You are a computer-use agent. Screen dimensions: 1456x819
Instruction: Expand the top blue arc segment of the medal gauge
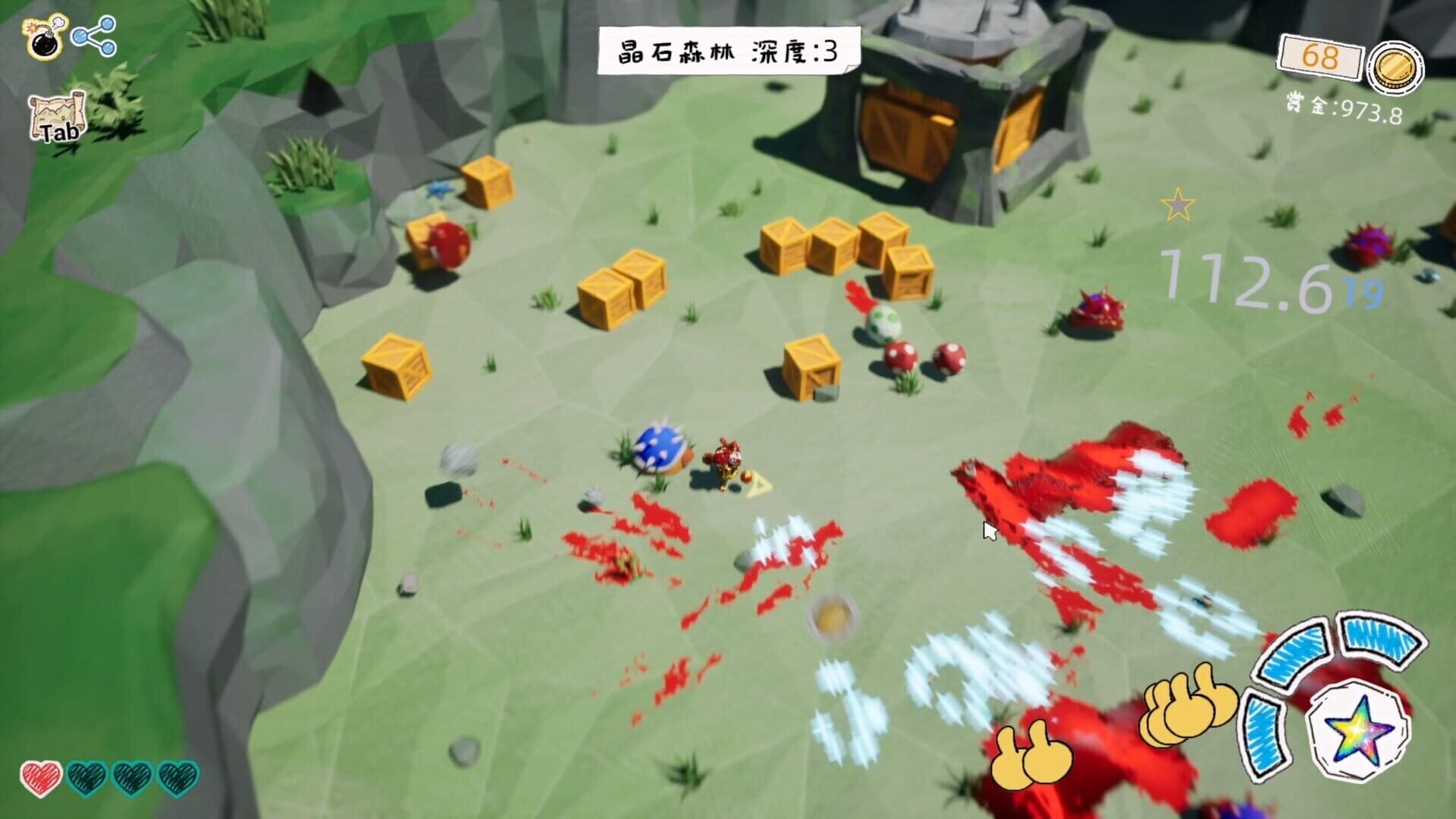(1292, 652)
